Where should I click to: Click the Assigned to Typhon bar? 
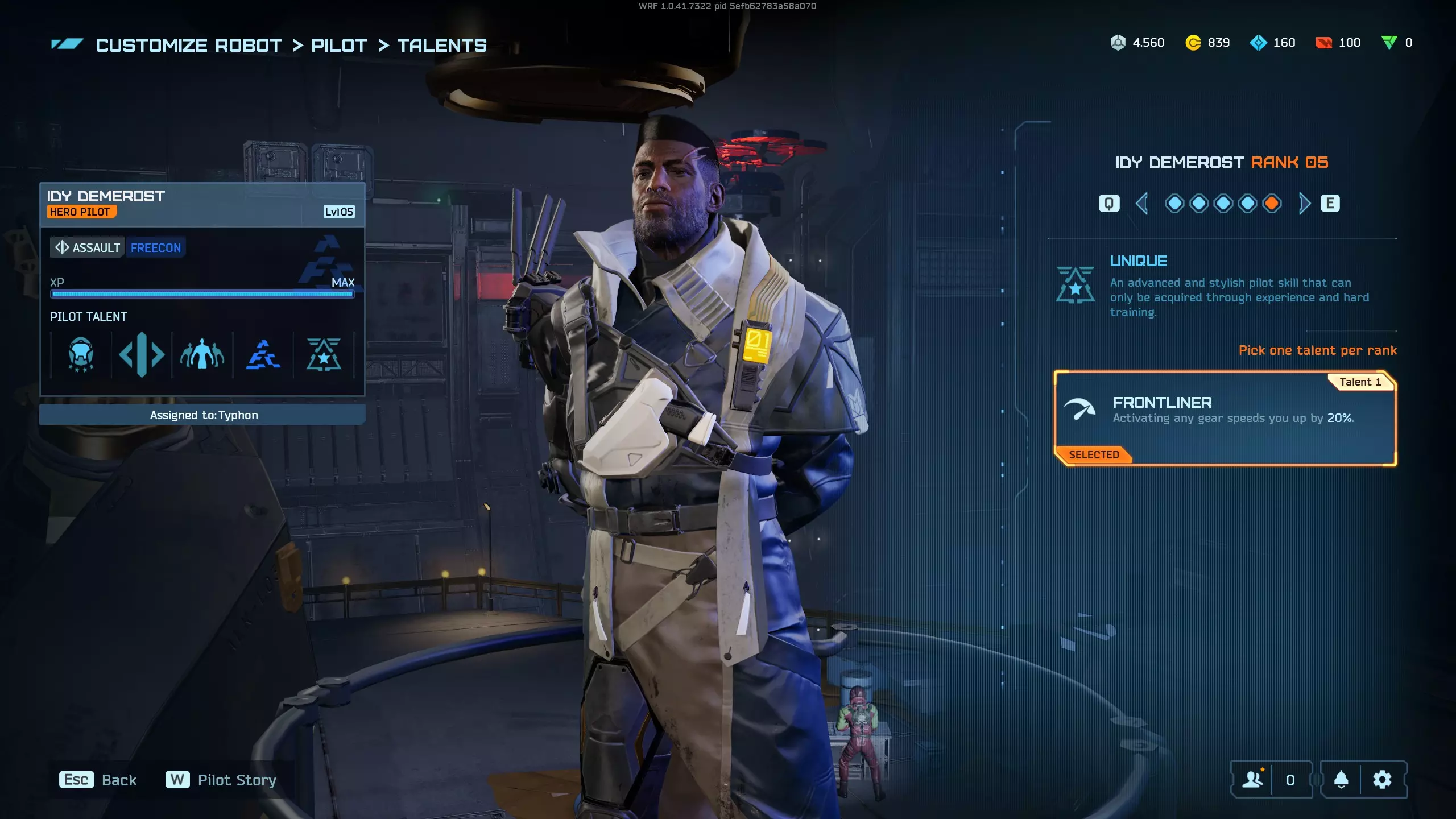point(202,415)
